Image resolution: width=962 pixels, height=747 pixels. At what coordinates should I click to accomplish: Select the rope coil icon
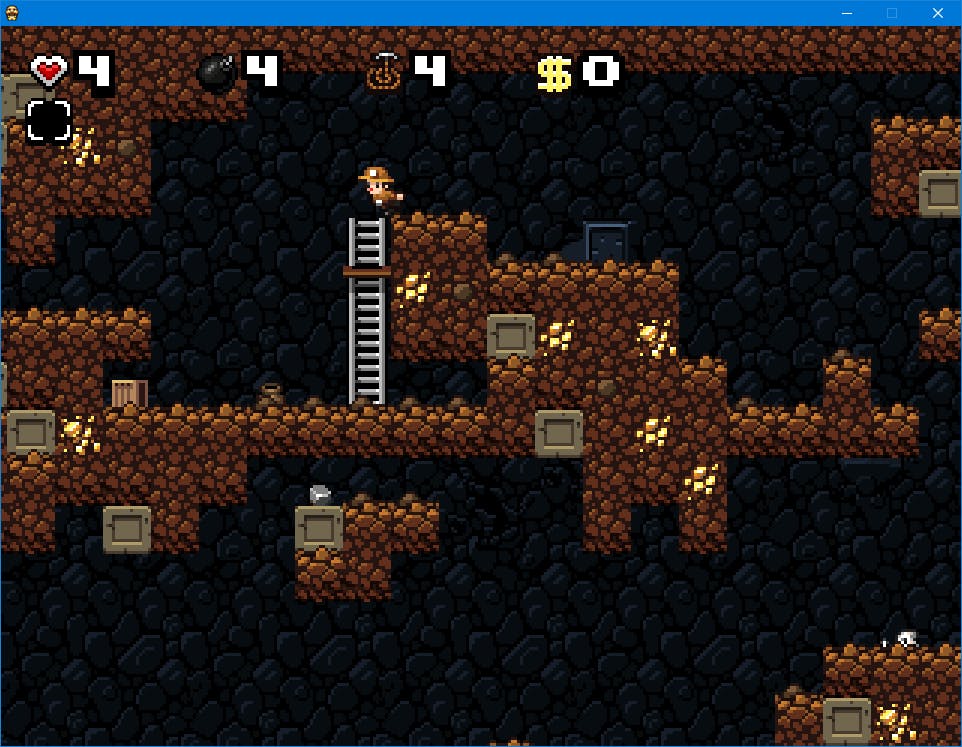tap(383, 72)
